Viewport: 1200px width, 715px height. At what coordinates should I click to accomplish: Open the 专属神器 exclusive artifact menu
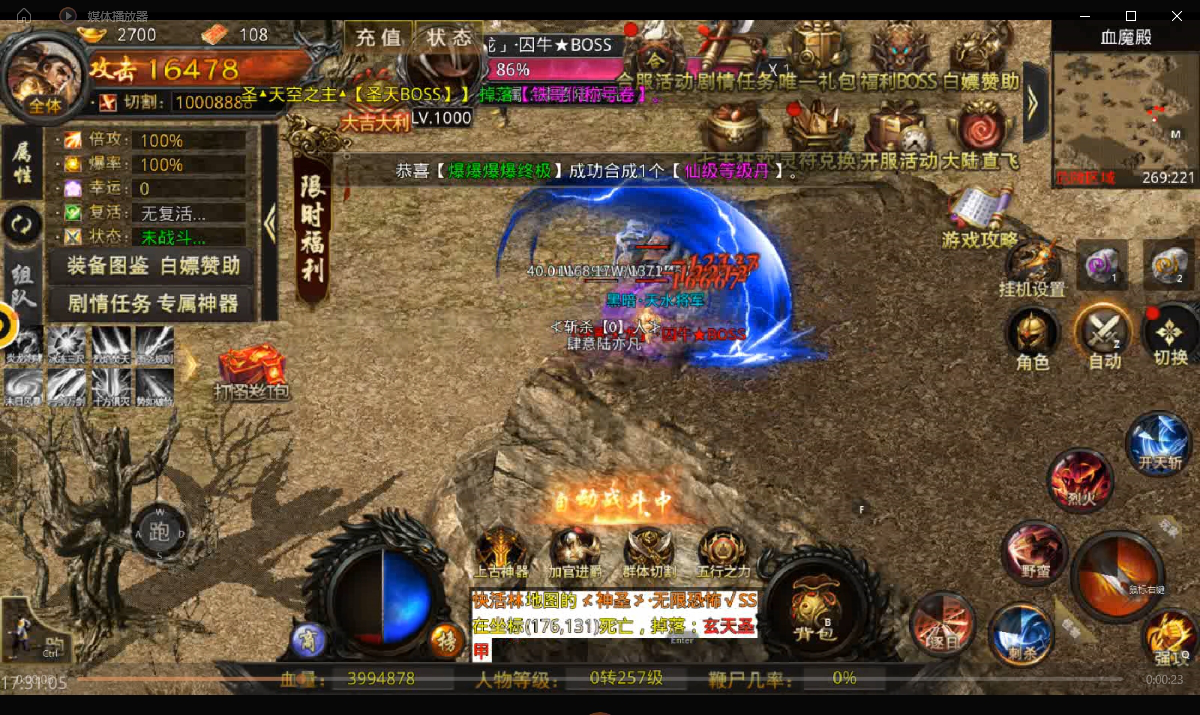tap(196, 303)
